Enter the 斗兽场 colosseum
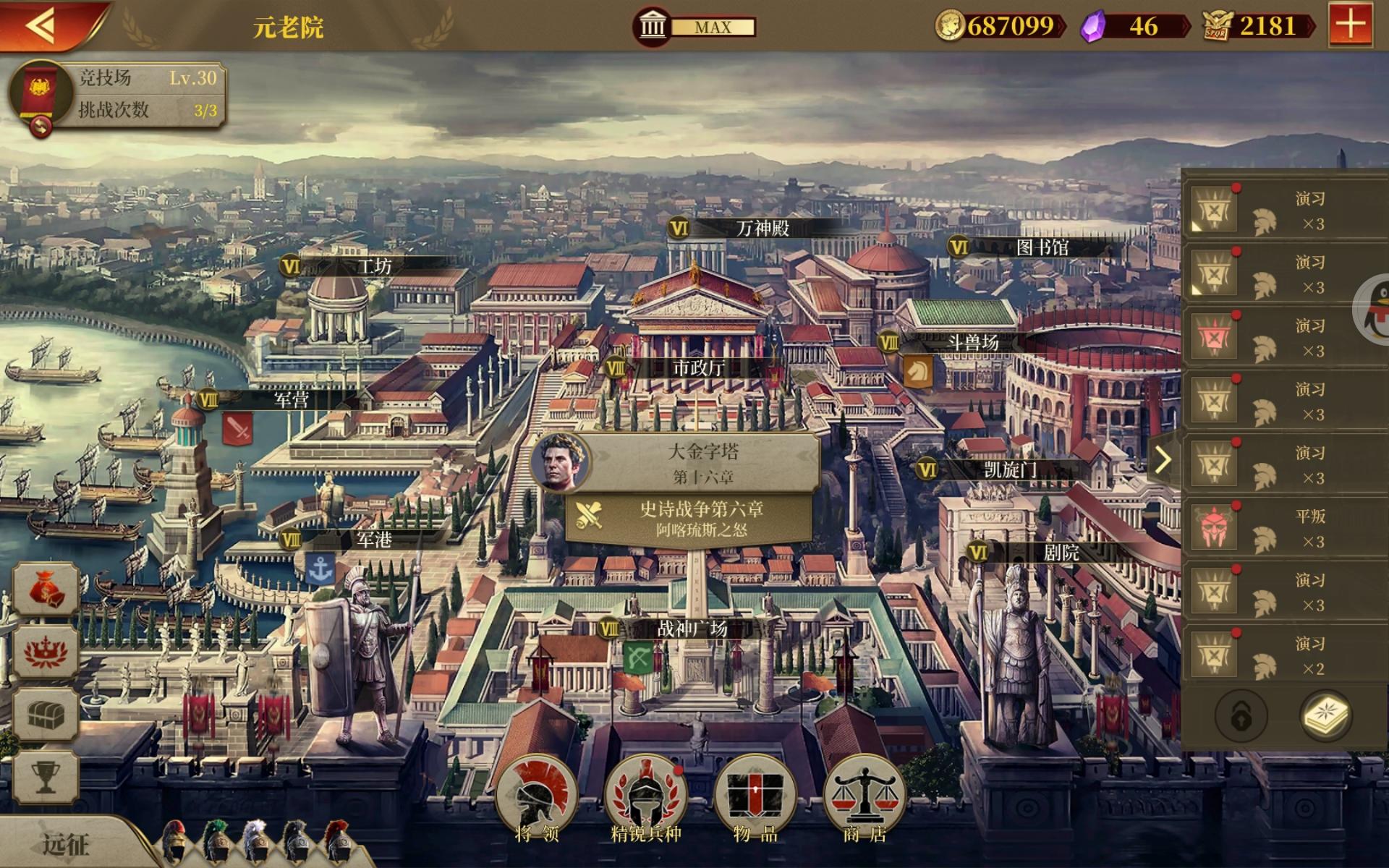This screenshot has width=1389, height=868. pos(972,342)
